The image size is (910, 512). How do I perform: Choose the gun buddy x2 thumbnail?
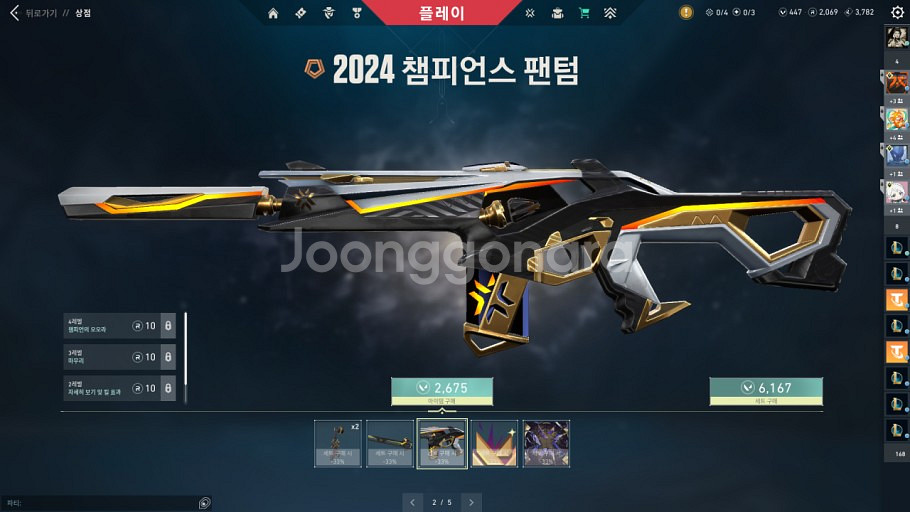point(337,443)
